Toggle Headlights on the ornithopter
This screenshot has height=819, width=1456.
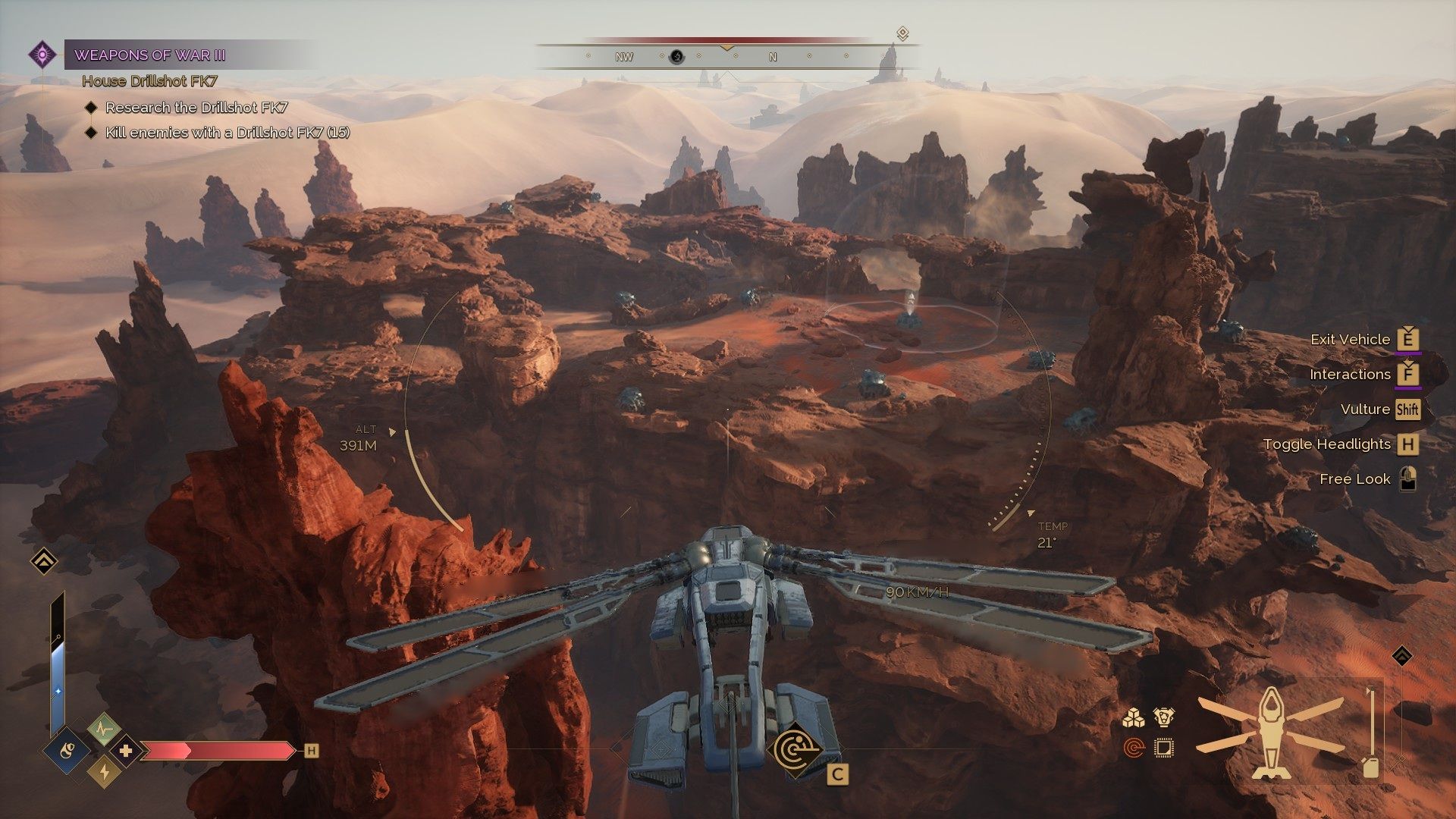click(1327, 444)
